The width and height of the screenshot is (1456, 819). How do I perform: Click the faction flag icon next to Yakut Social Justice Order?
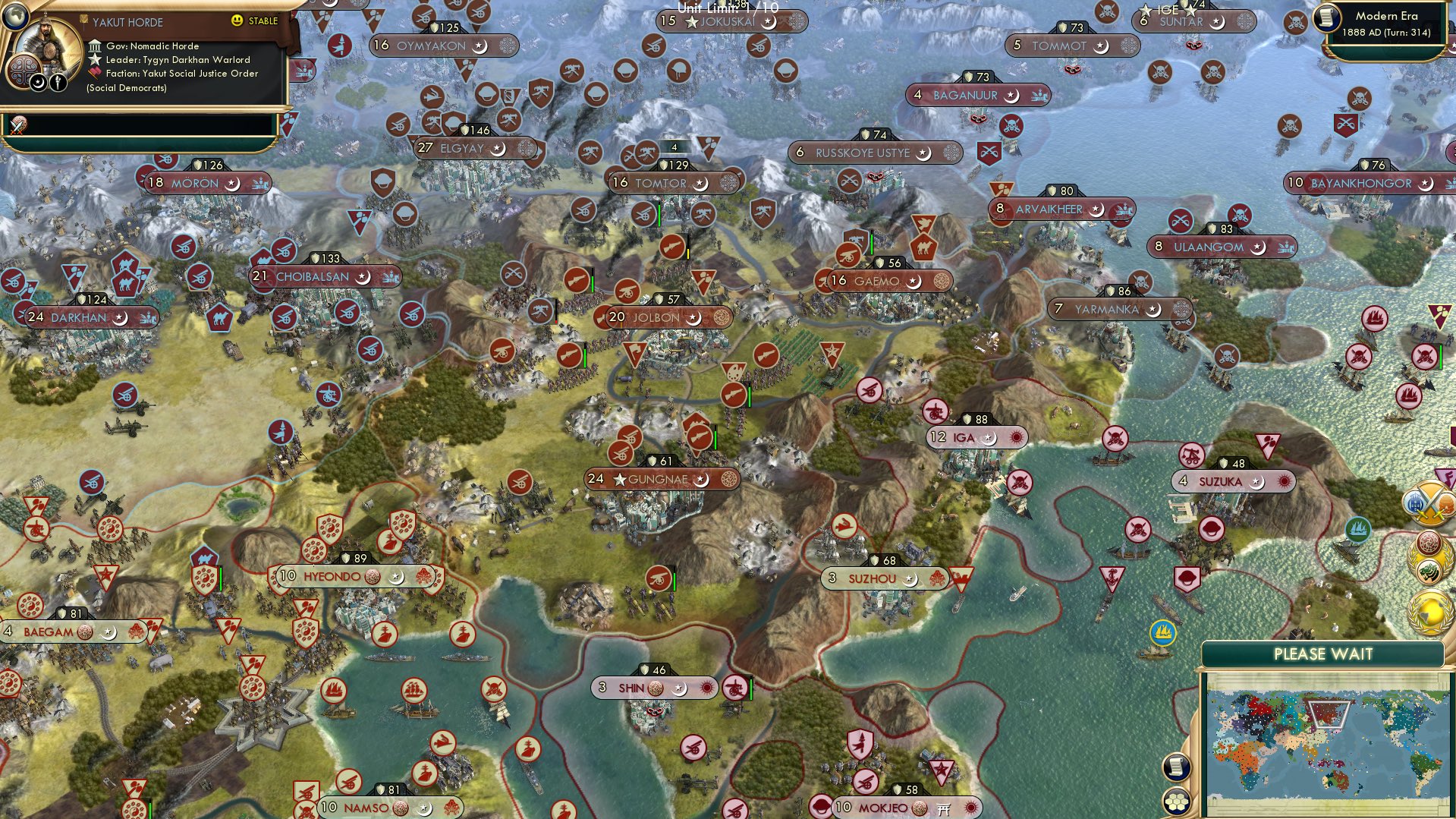96,71
